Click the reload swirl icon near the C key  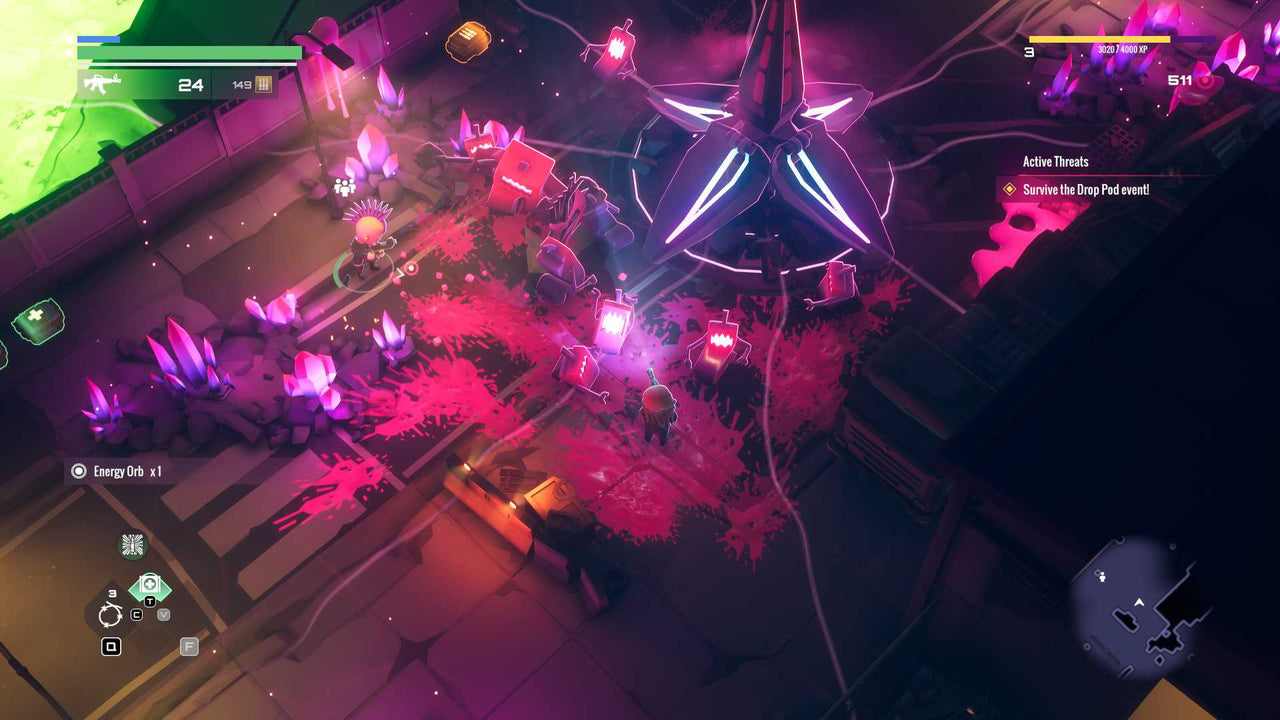coord(110,614)
